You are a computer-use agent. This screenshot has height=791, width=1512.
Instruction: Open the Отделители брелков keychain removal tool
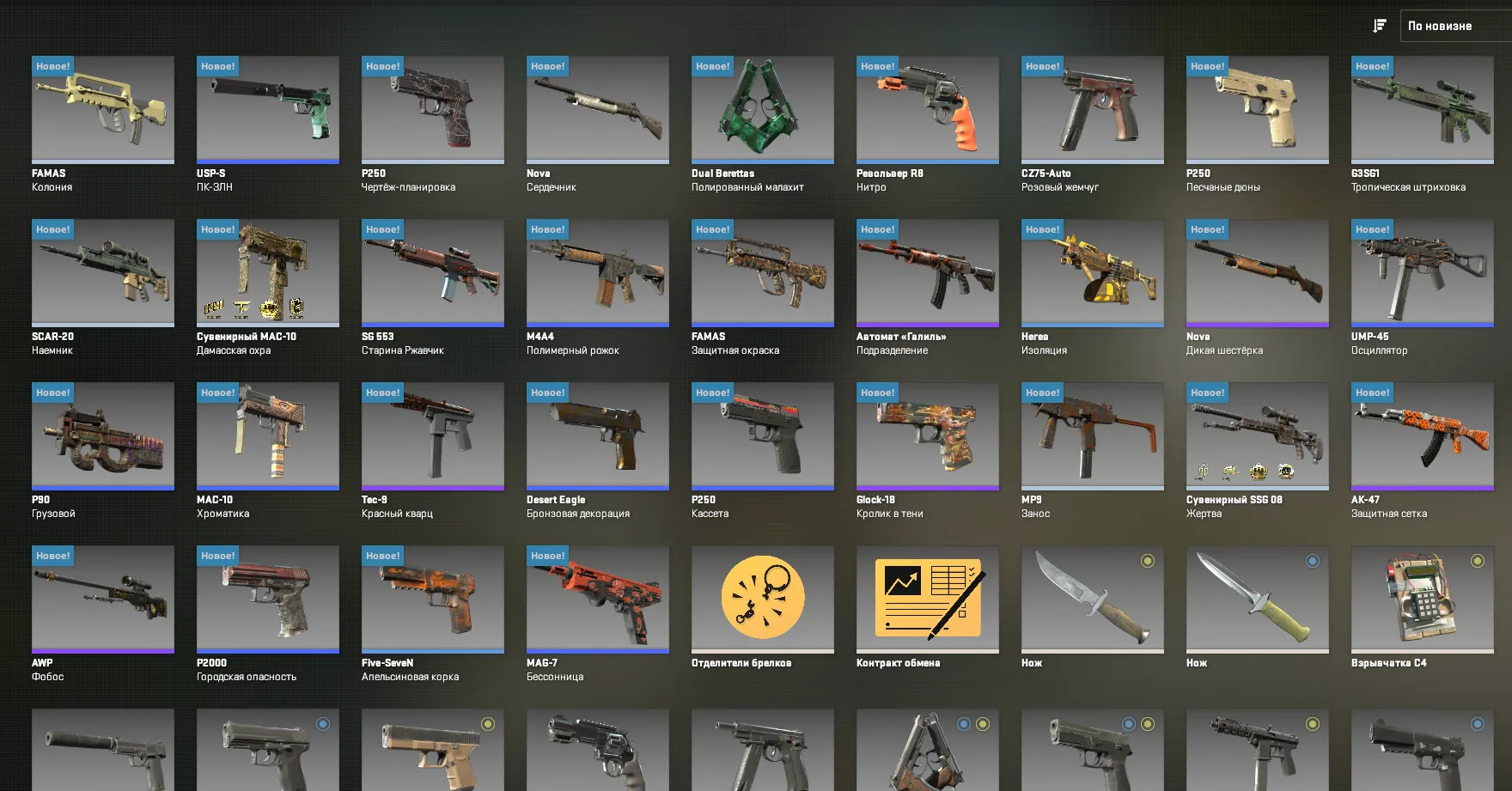[x=762, y=599]
